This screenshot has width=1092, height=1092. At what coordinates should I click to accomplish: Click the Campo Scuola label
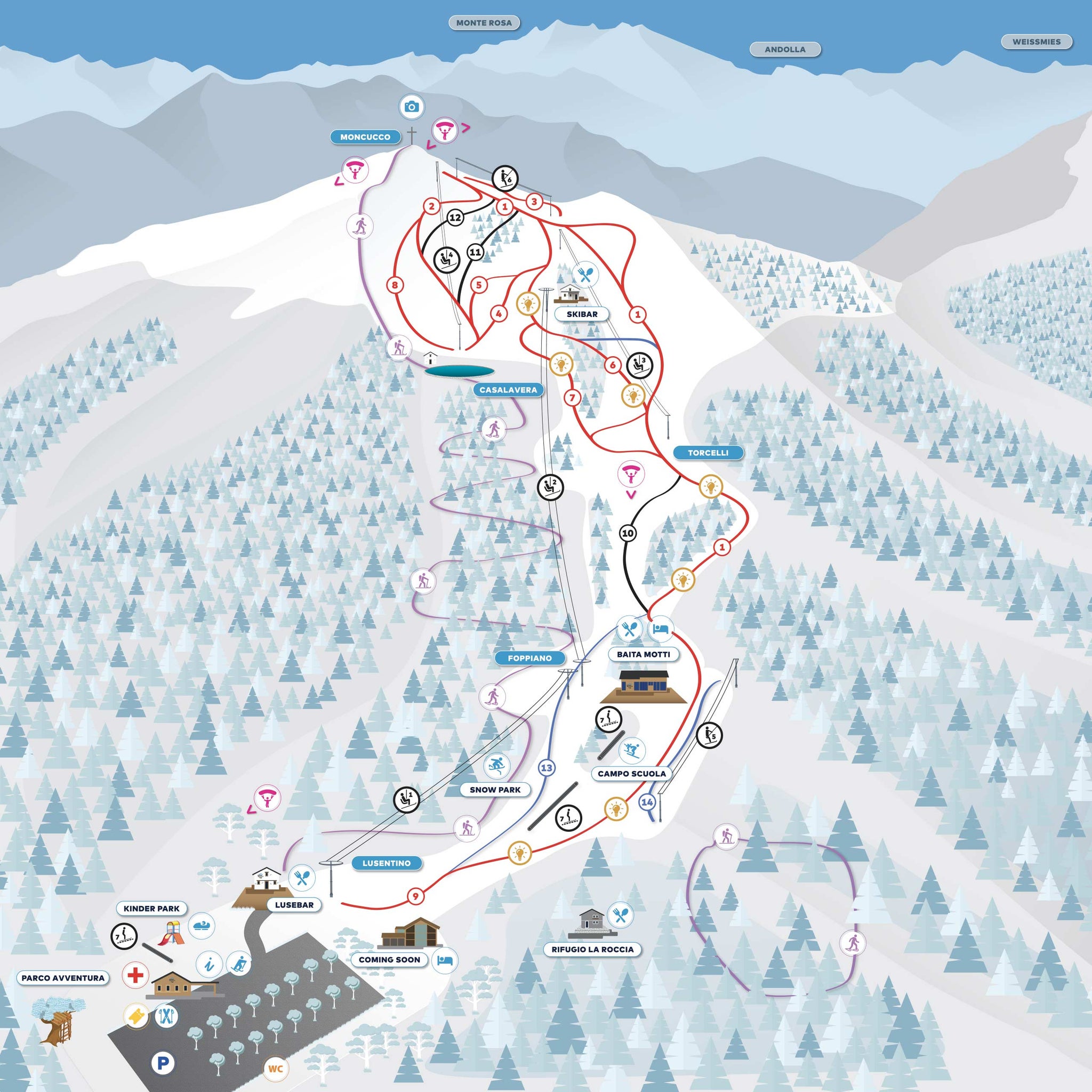(x=631, y=774)
